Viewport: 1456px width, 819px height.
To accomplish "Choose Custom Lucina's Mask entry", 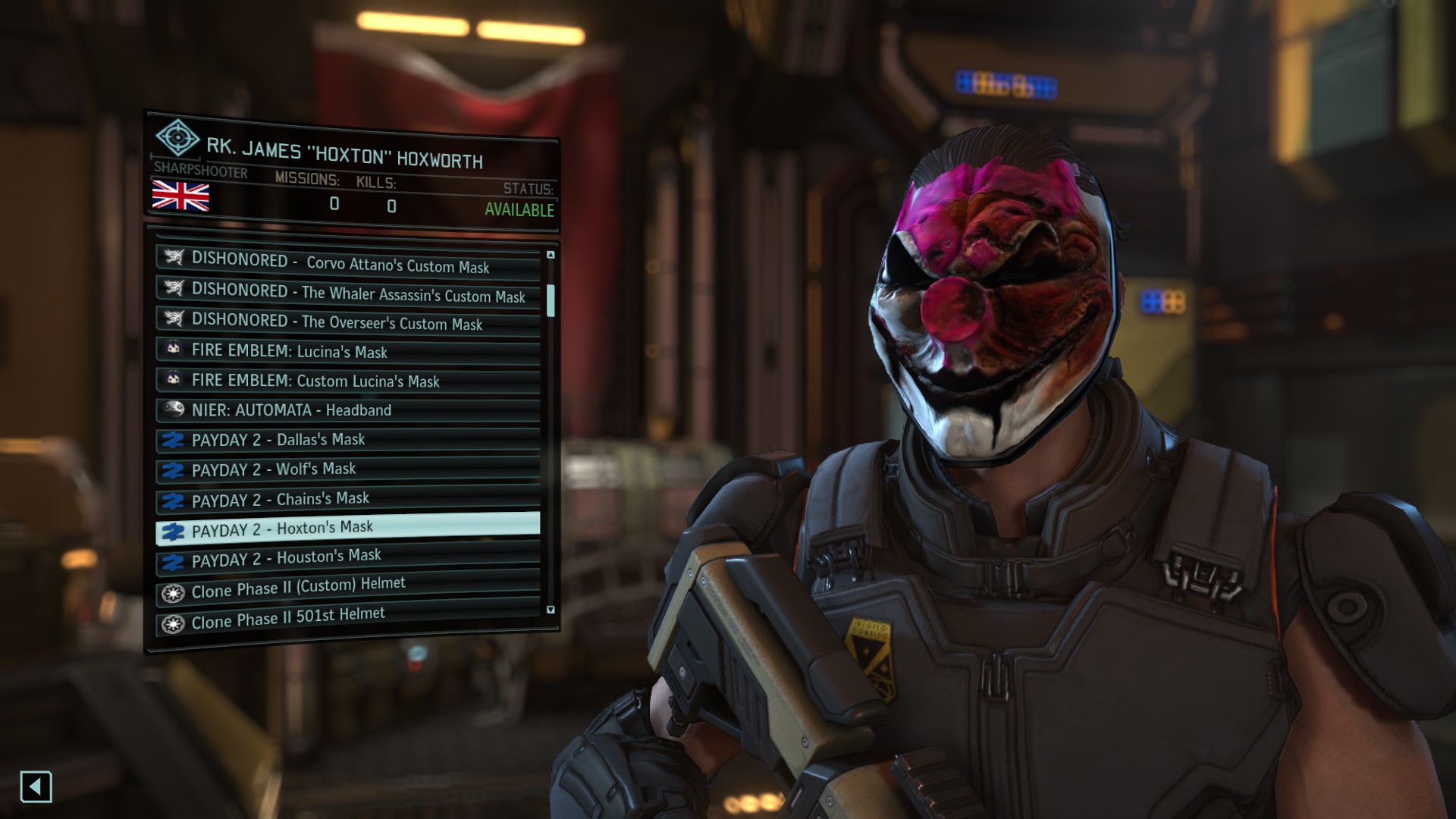I will click(349, 380).
